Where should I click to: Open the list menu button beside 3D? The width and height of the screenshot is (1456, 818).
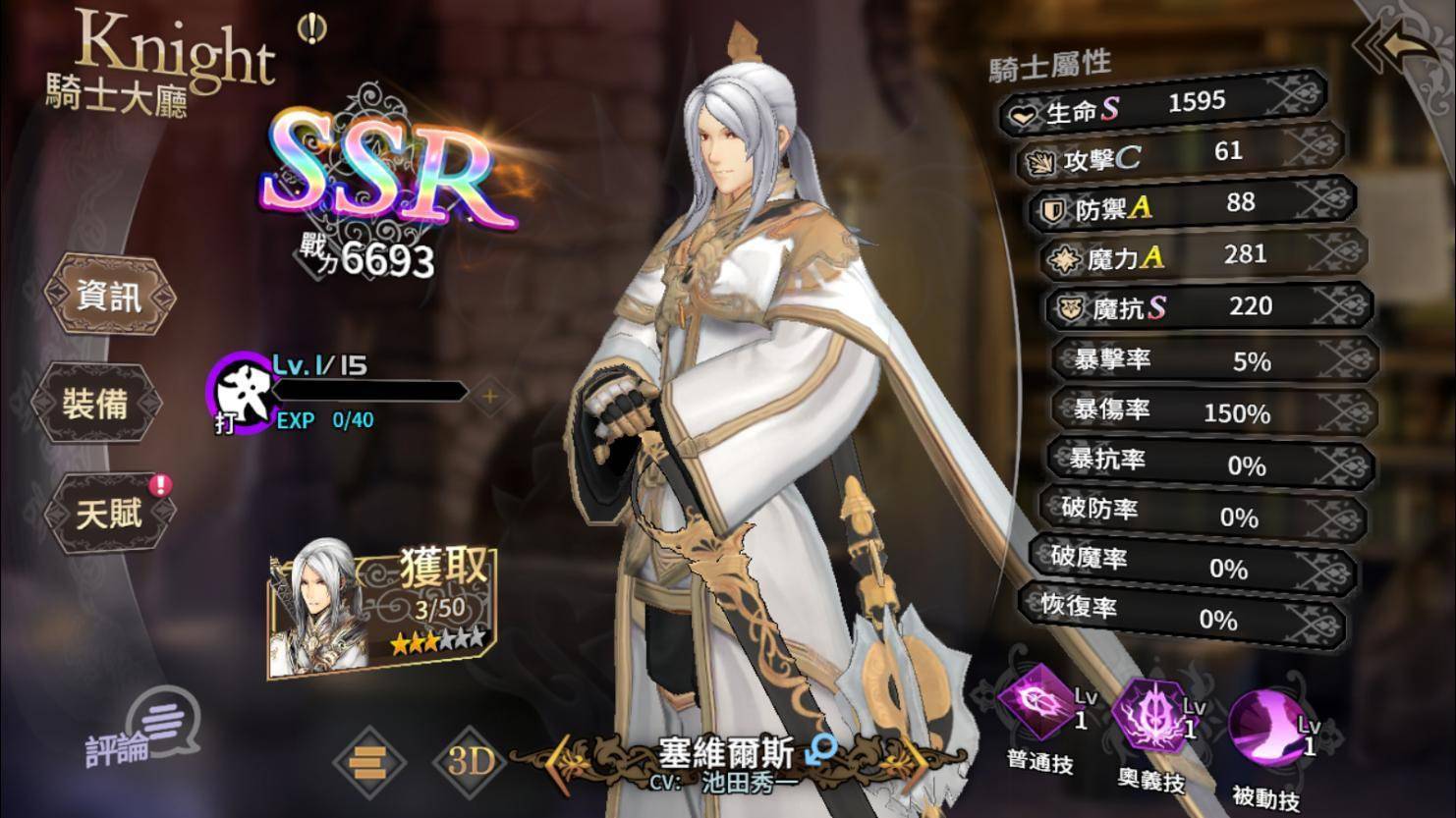(x=369, y=761)
